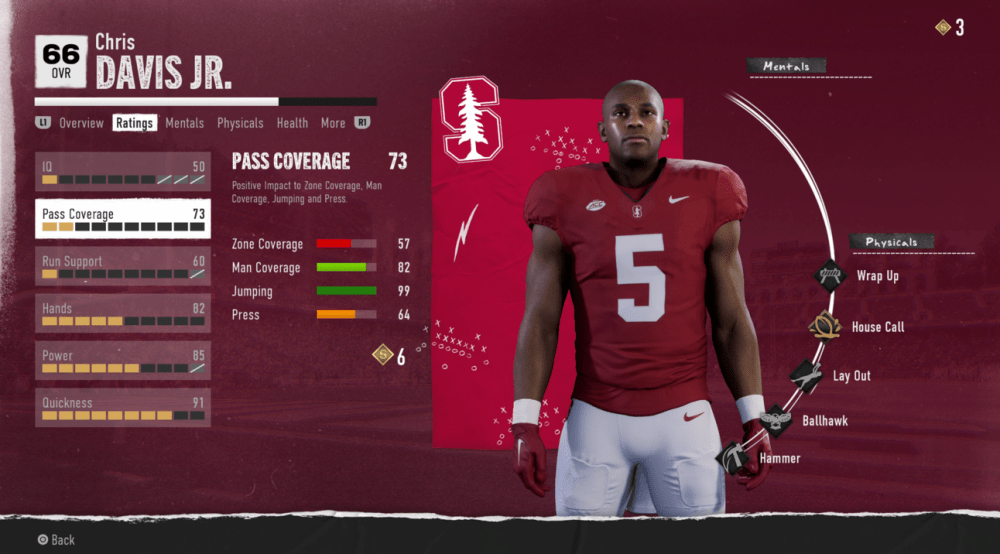Screen dimensions: 1000x554
Task: Choose the Quickness rating row
Action: coord(123,408)
